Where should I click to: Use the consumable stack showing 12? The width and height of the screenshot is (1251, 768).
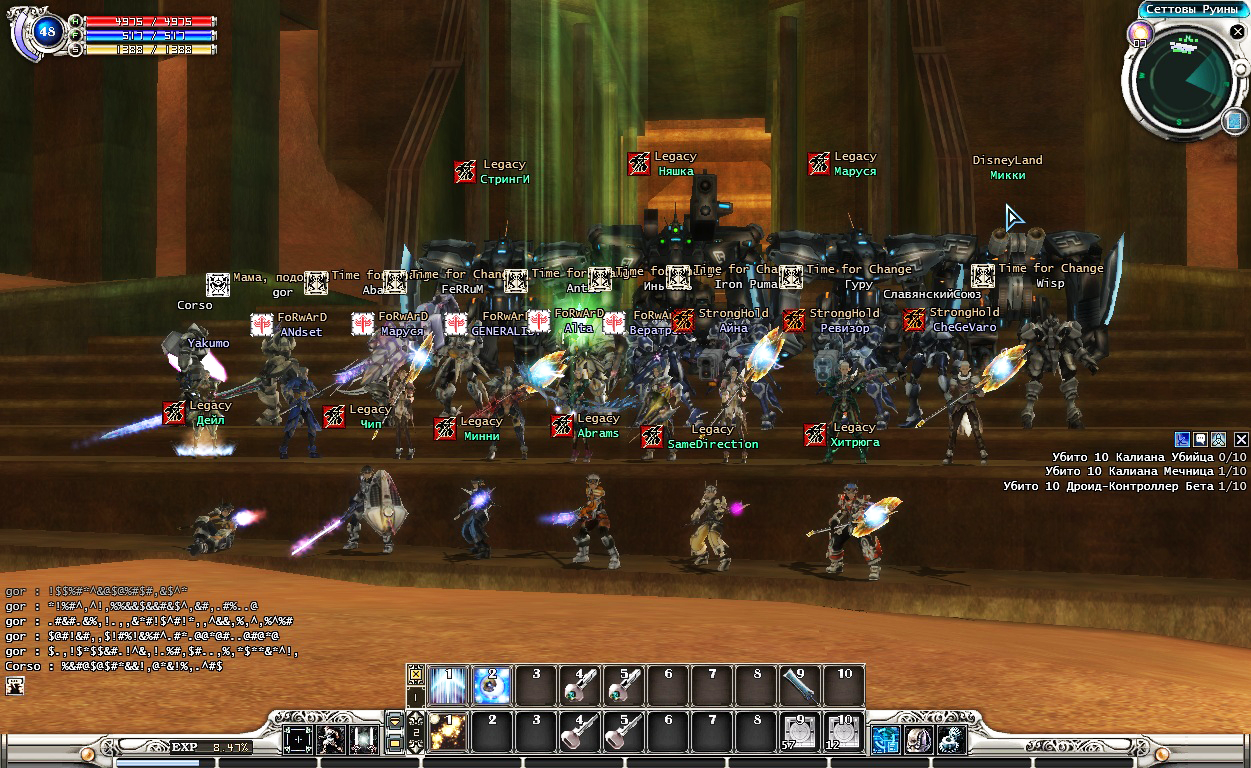[844, 732]
